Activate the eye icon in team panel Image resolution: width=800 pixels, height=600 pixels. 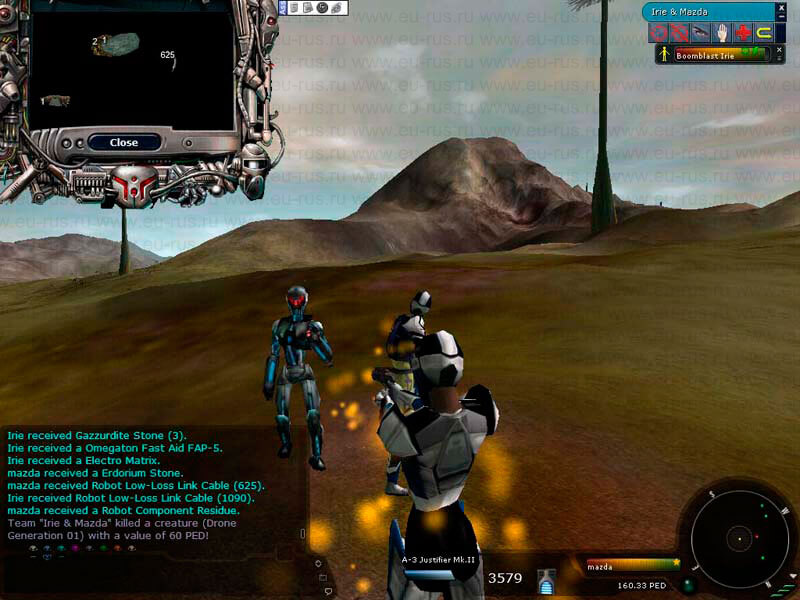(701, 32)
